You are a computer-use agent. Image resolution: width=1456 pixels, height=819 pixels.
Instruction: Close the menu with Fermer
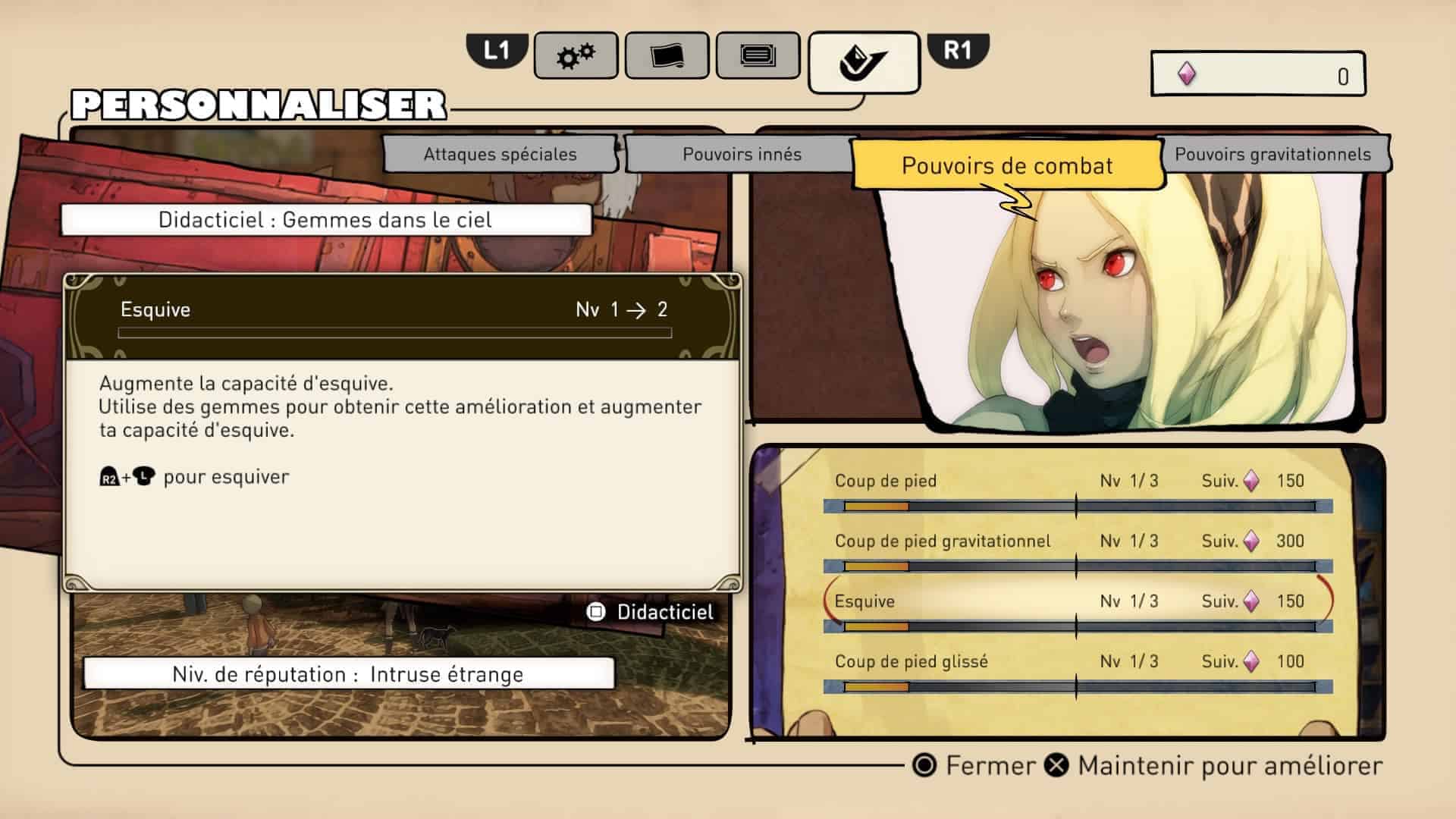[x=974, y=766]
